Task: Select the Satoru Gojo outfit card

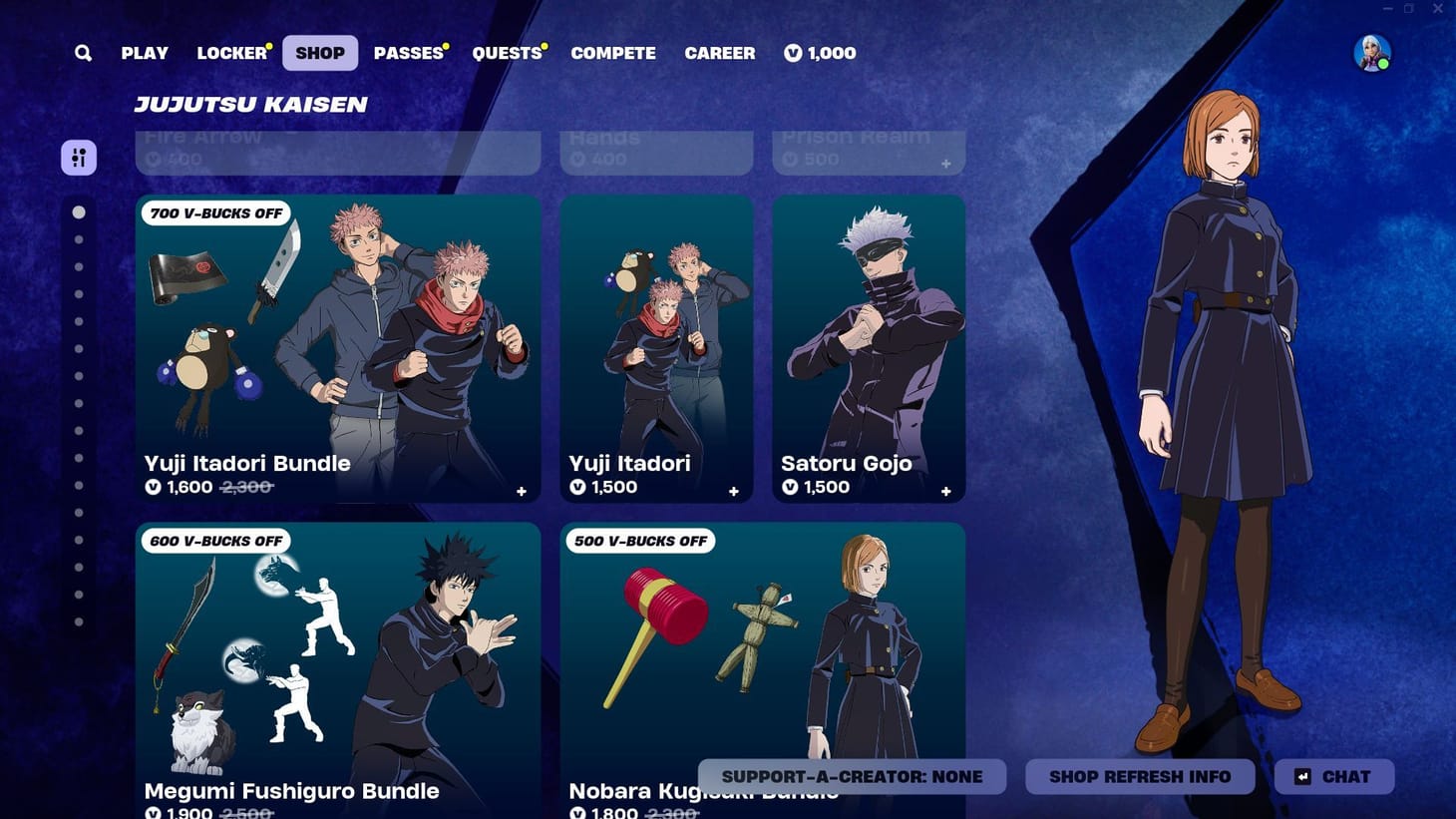Action: tap(868, 339)
